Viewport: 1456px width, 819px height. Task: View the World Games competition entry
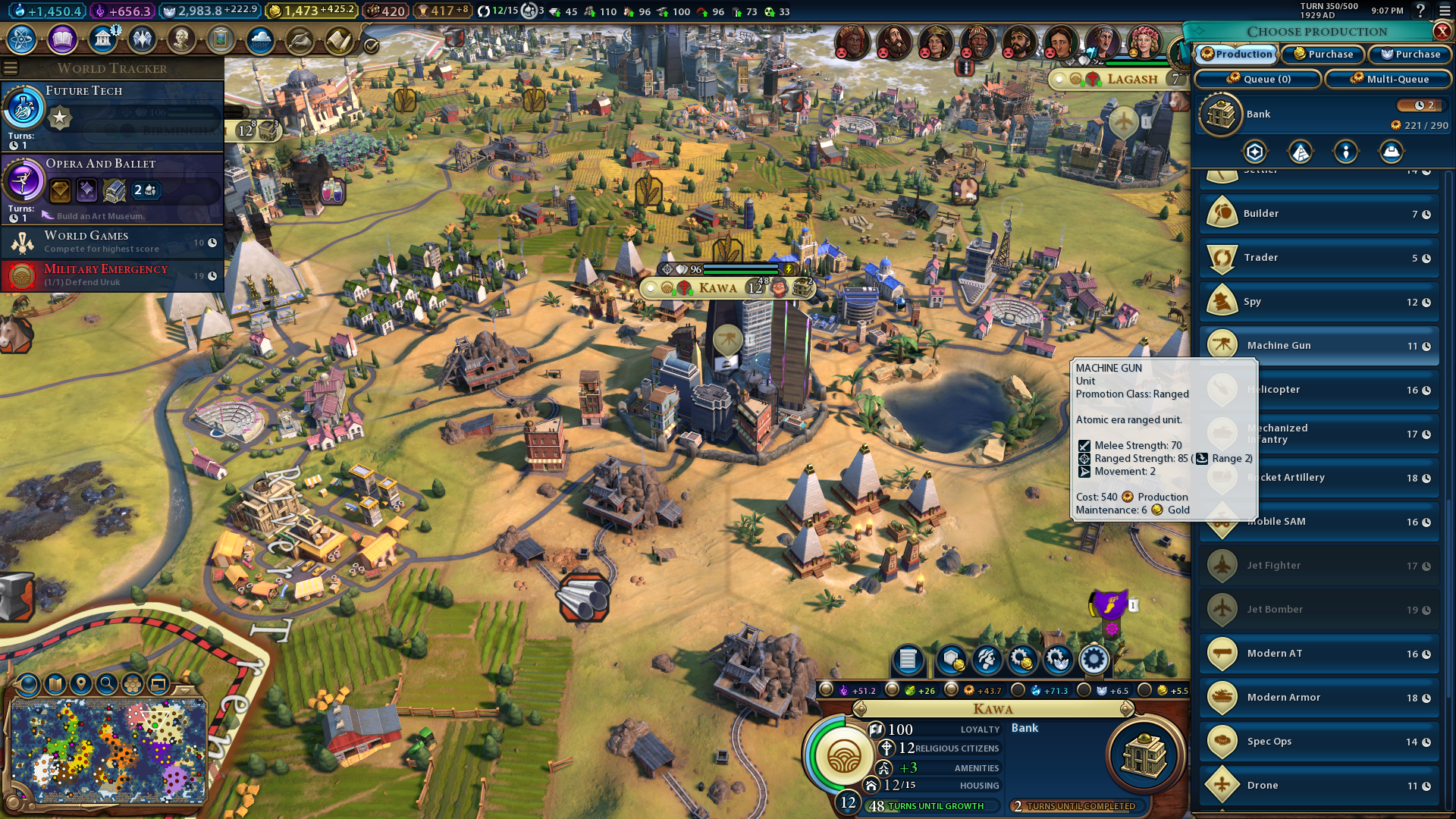[x=112, y=242]
